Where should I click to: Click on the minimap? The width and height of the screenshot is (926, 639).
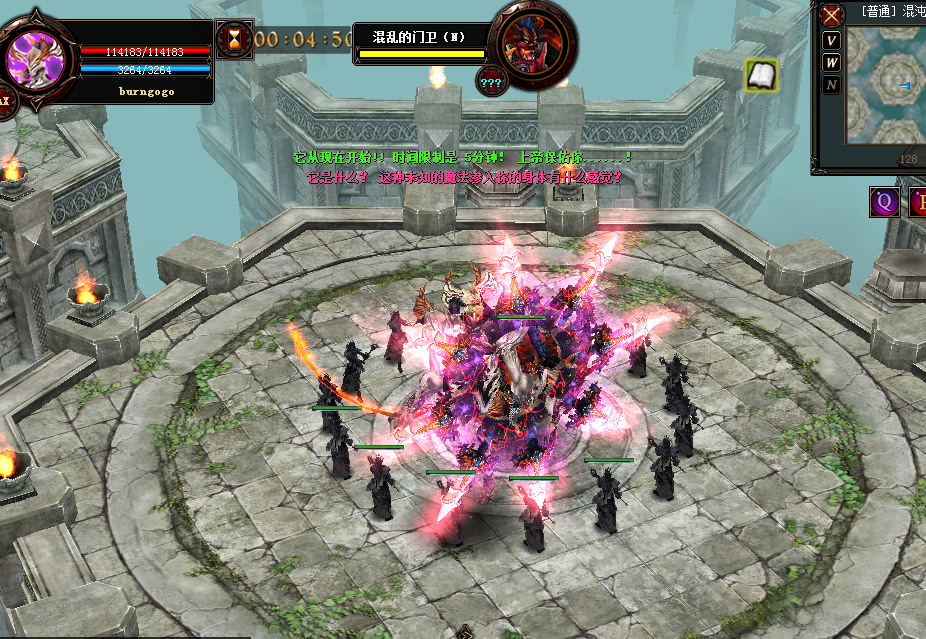point(885,85)
